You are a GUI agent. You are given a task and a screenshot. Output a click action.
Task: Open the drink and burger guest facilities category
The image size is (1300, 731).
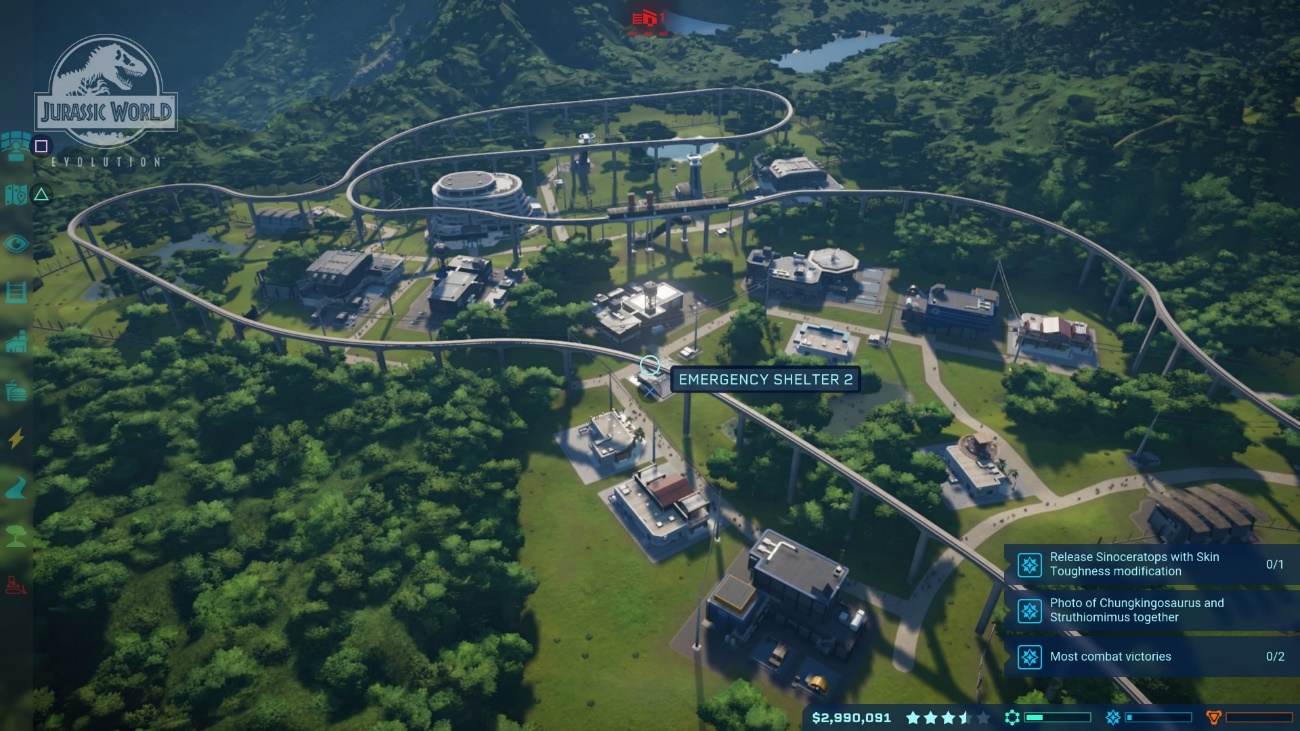[x=16, y=391]
